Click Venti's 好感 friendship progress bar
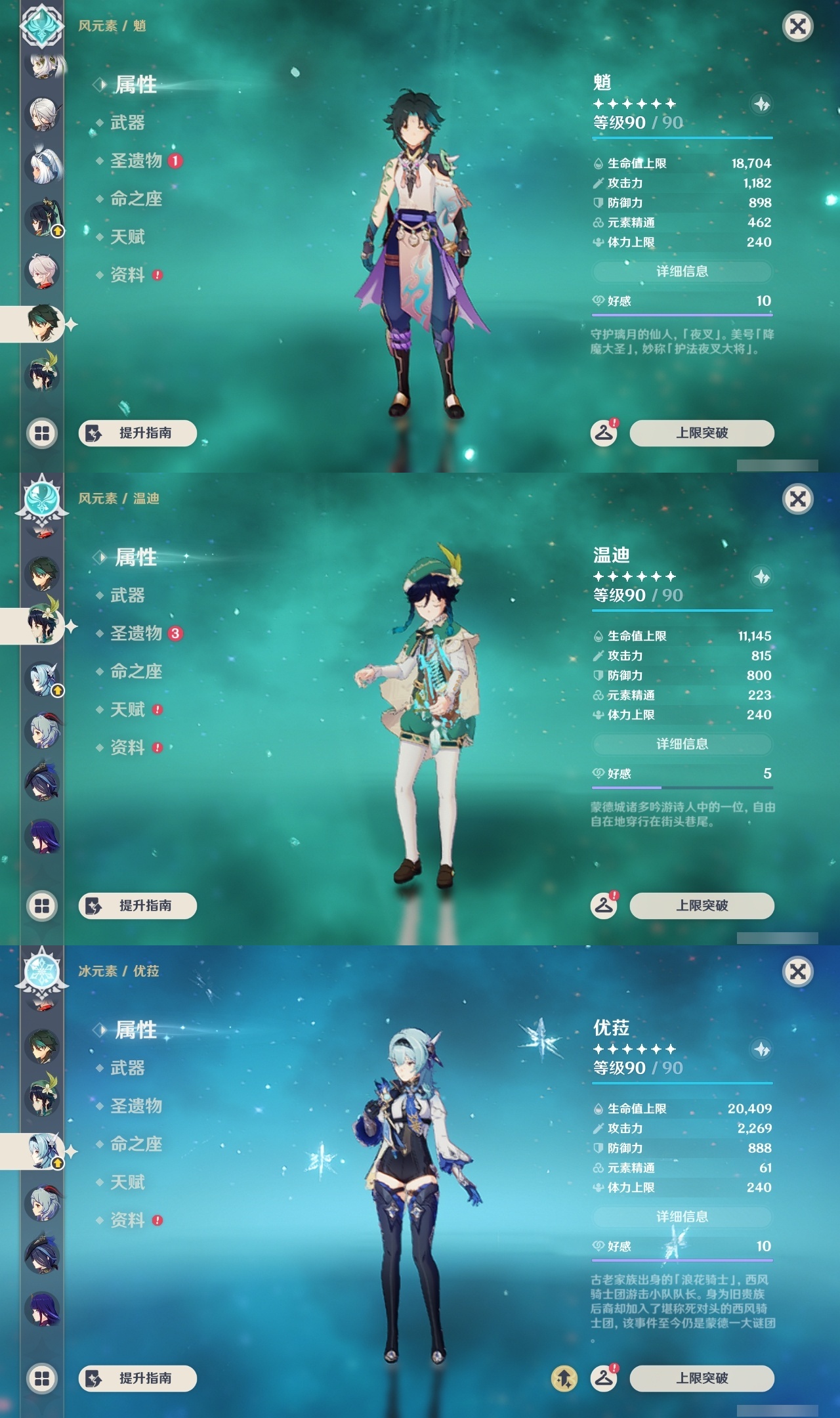The height and width of the screenshot is (1418, 840). click(682, 787)
